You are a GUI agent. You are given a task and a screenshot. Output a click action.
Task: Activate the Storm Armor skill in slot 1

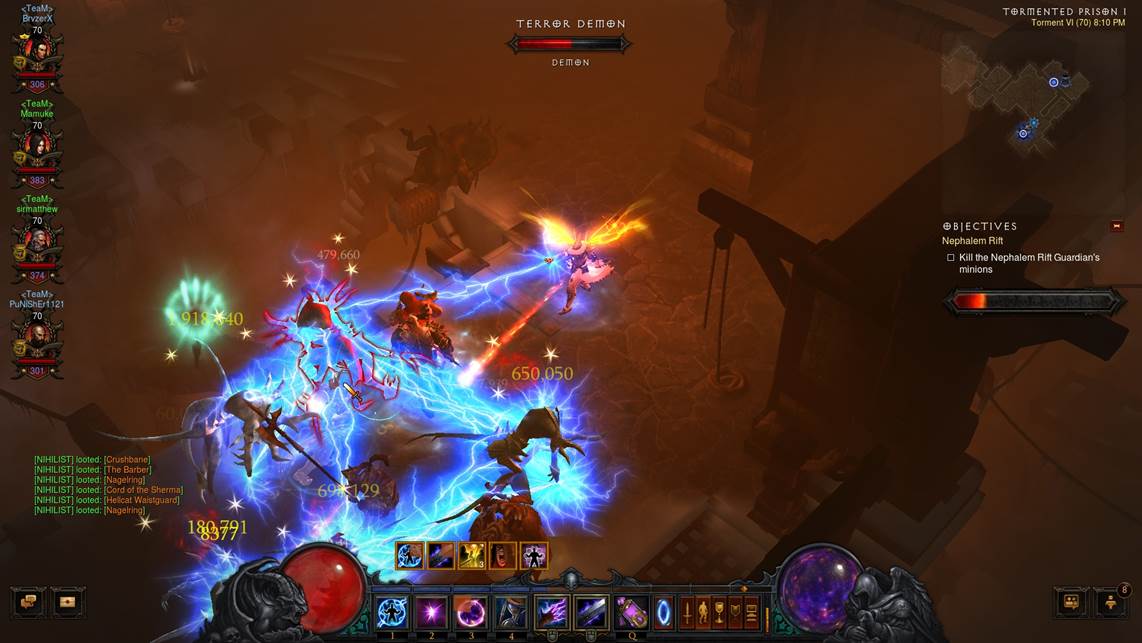pyautogui.click(x=391, y=612)
